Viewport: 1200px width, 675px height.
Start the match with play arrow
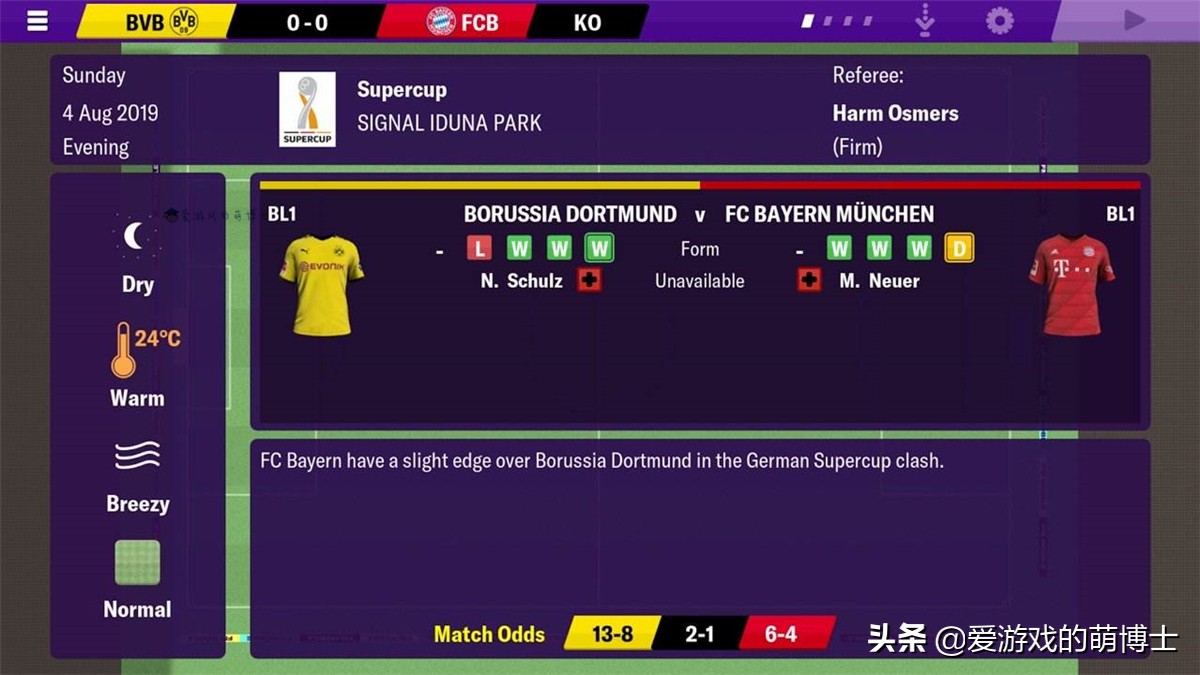click(1133, 21)
